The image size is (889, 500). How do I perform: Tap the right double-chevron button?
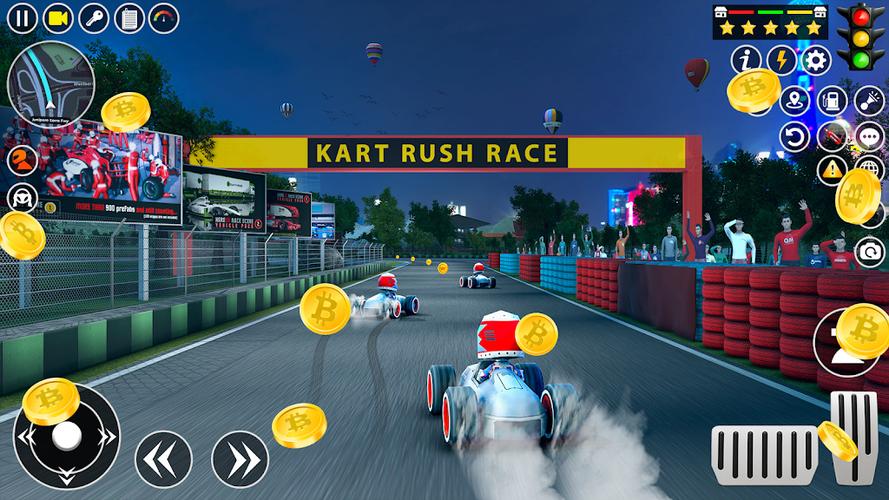click(x=240, y=458)
